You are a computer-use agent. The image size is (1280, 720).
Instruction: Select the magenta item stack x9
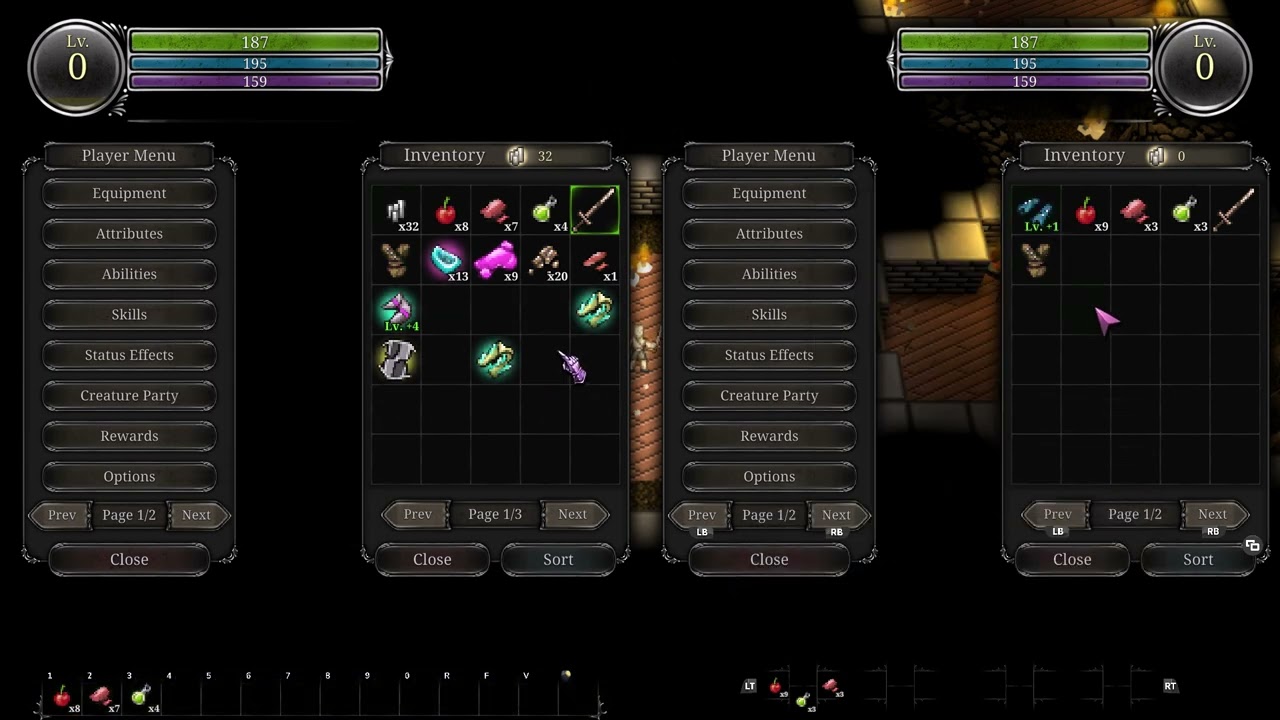pyautogui.click(x=495, y=261)
